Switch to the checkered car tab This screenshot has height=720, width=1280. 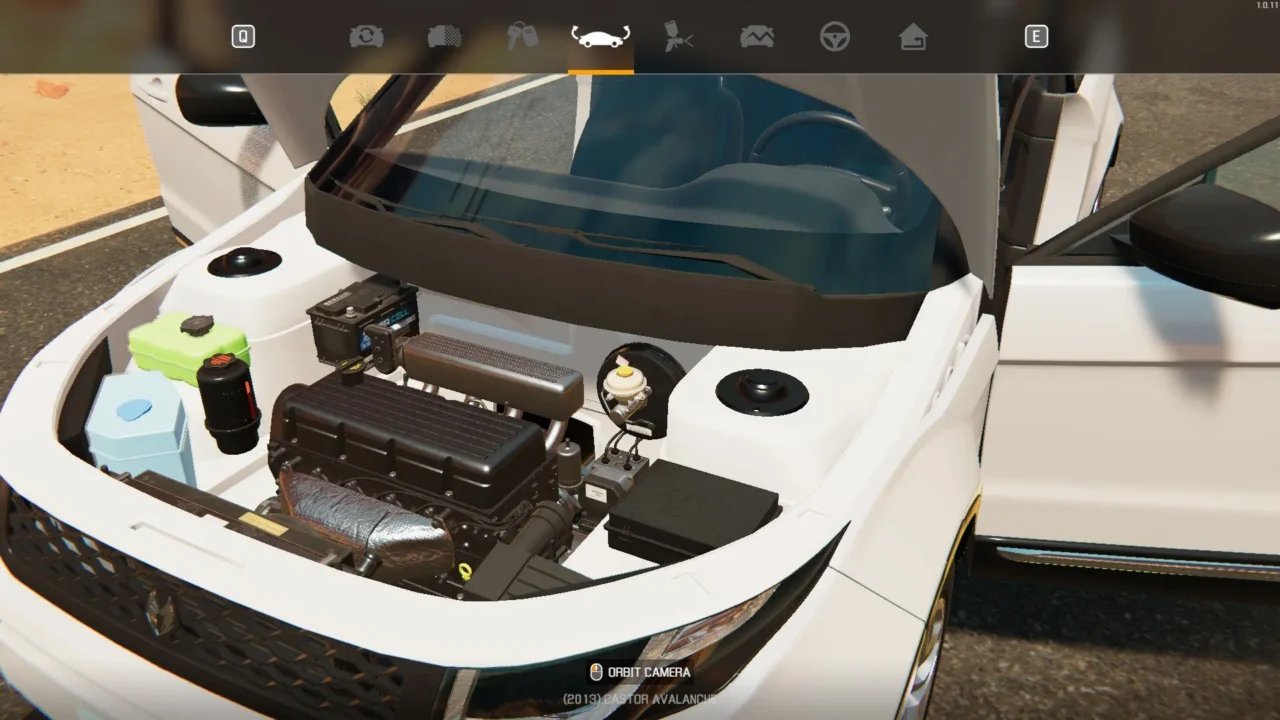(444, 37)
